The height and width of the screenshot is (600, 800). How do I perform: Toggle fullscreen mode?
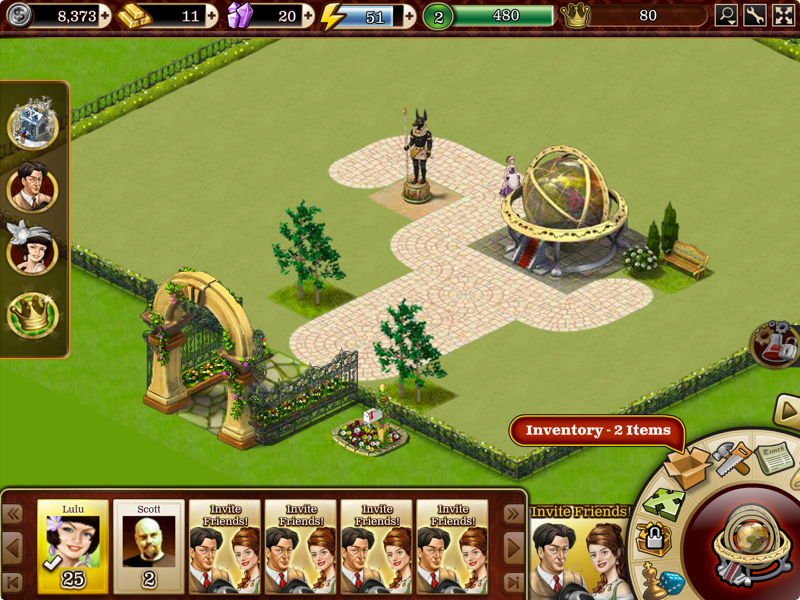[x=783, y=16]
